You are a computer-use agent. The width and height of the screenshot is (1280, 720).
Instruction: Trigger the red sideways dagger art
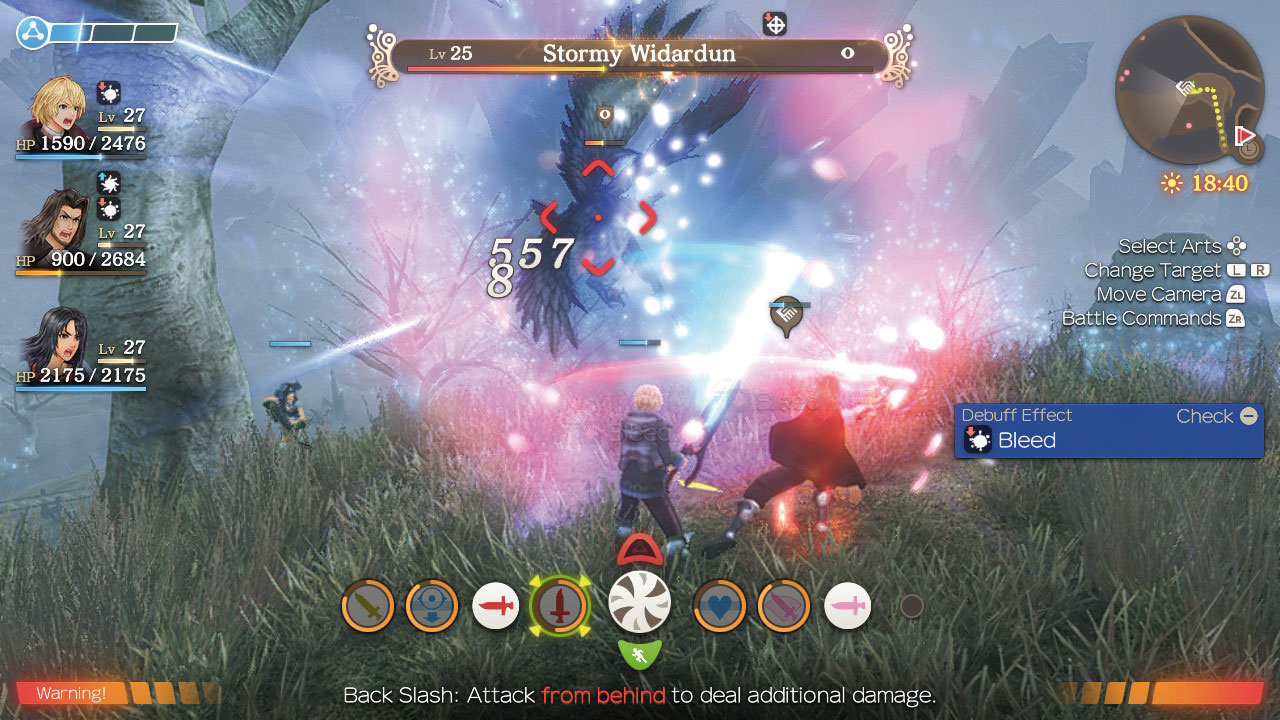click(x=496, y=606)
